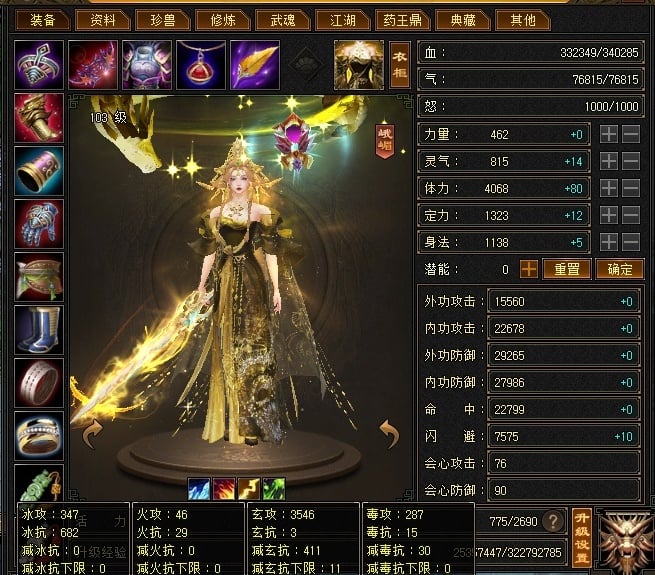This screenshot has height=575, width=655.
Task: Switch to the 典藏 collection tab
Action: tap(462, 19)
